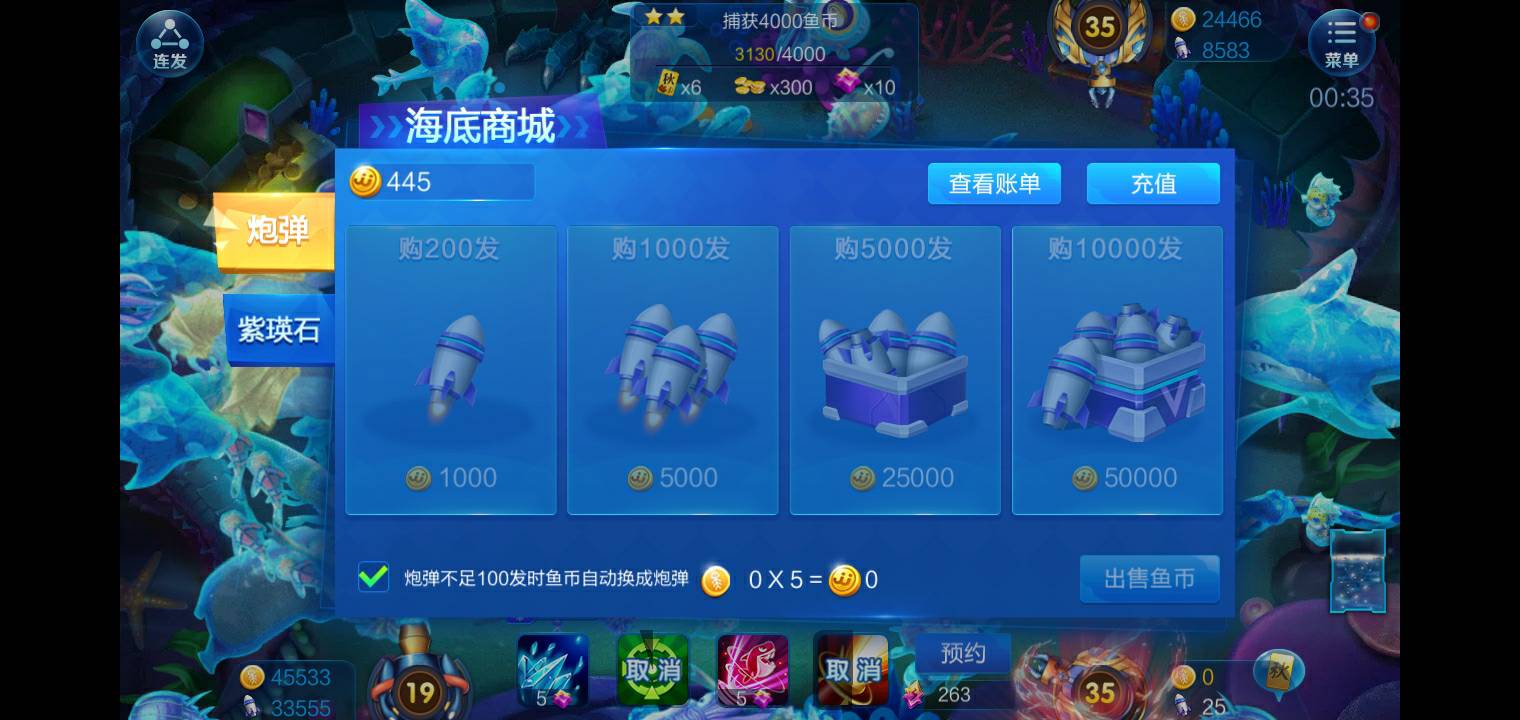Screen dimensions: 1520x720
Task: Buy the 购200发 bullet pack
Action: point(450,370)
